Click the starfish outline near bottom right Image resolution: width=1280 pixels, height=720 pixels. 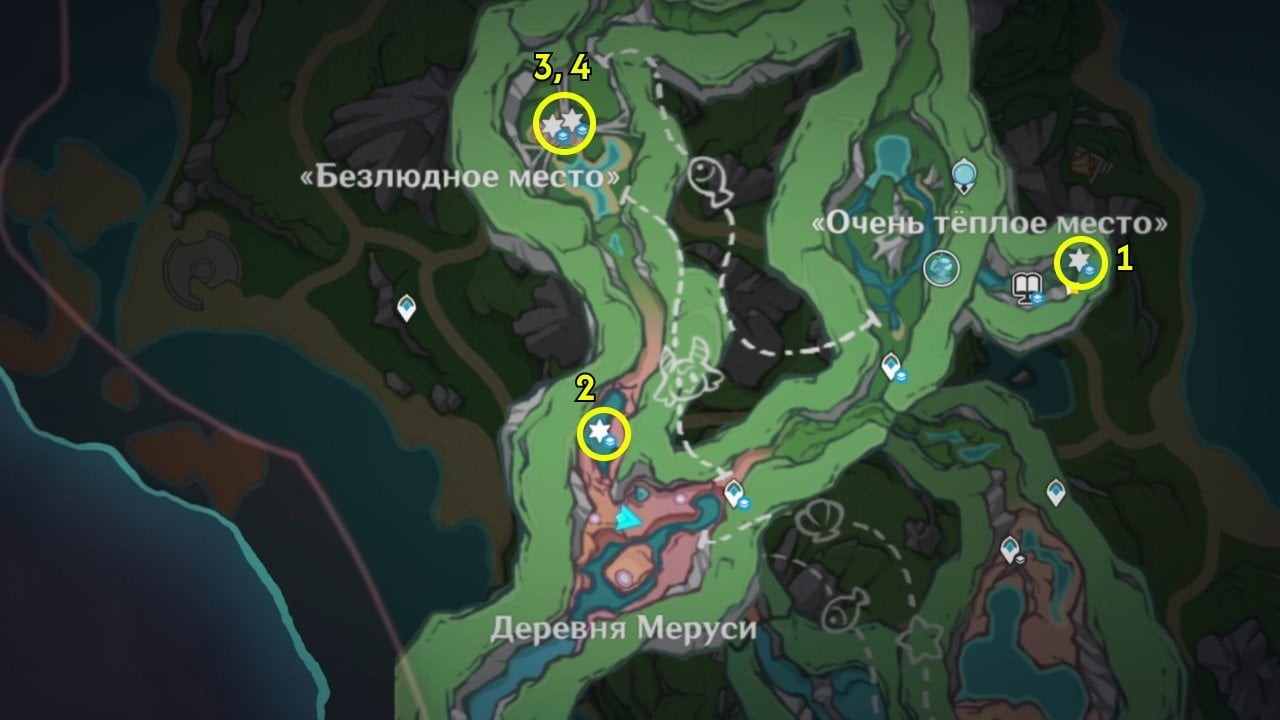click(x=920, y=638)
